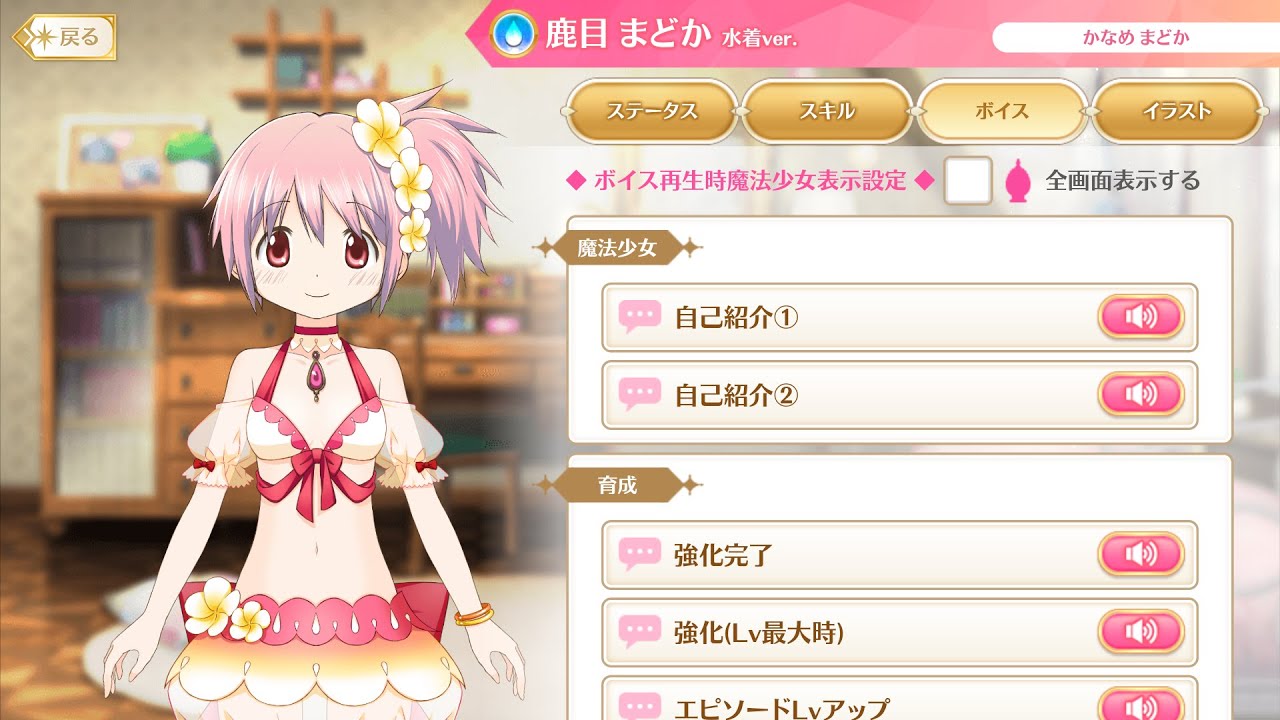Open the スキル tab
The image size is (1280, 720).
pyautogui.click(x=827, y=113)
